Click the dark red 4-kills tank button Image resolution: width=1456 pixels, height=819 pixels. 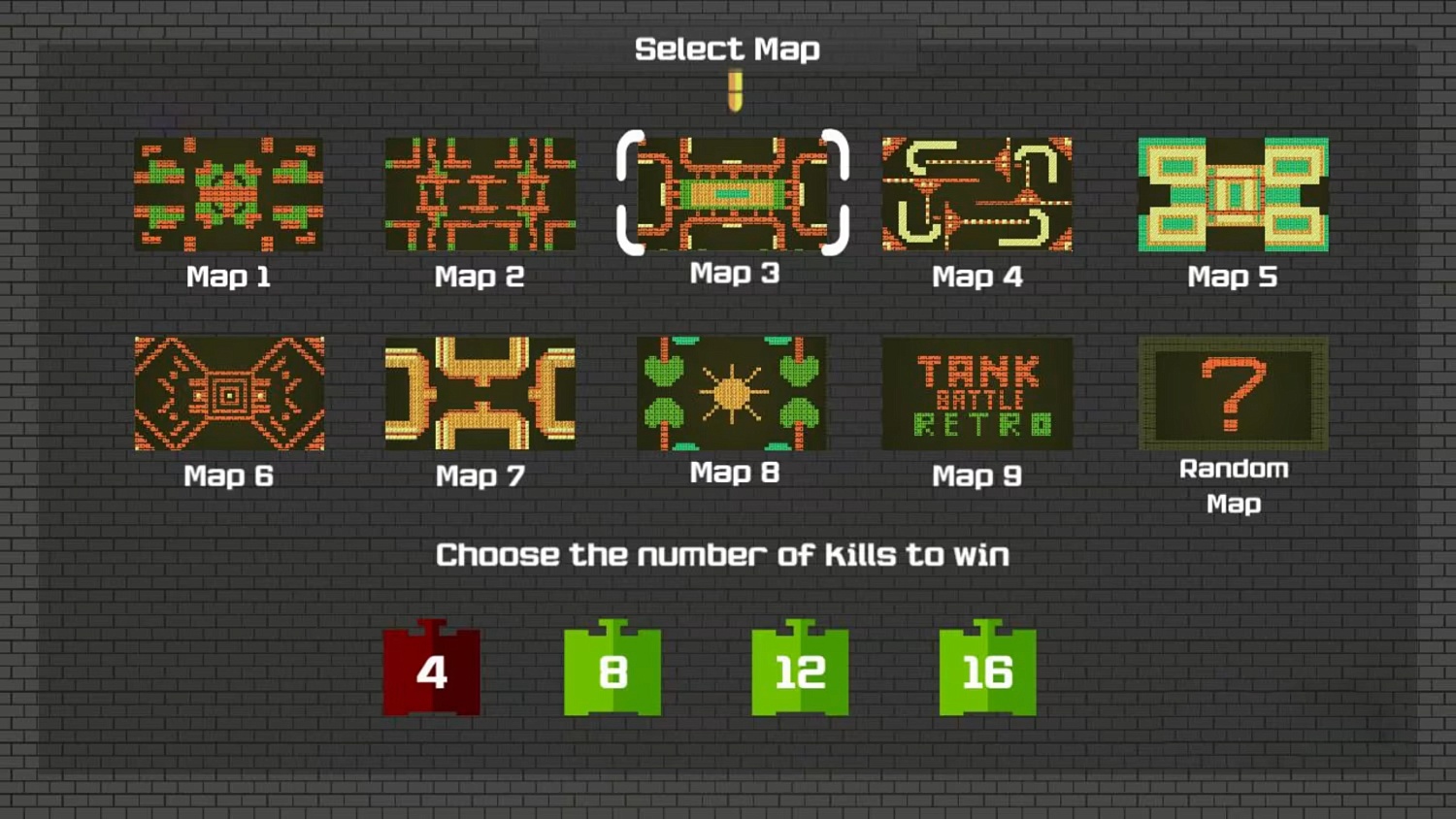430,672
